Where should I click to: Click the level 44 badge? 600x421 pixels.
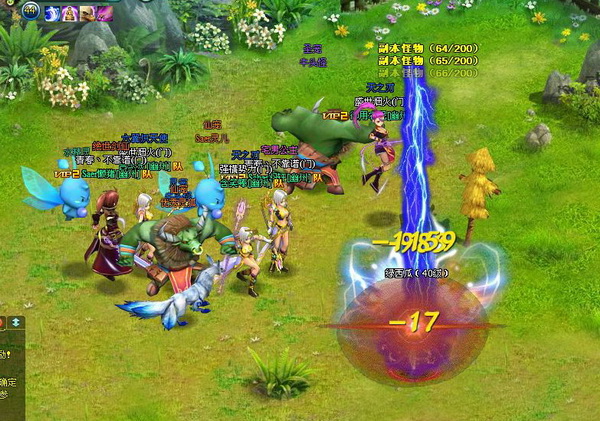[x=31, y=11]
